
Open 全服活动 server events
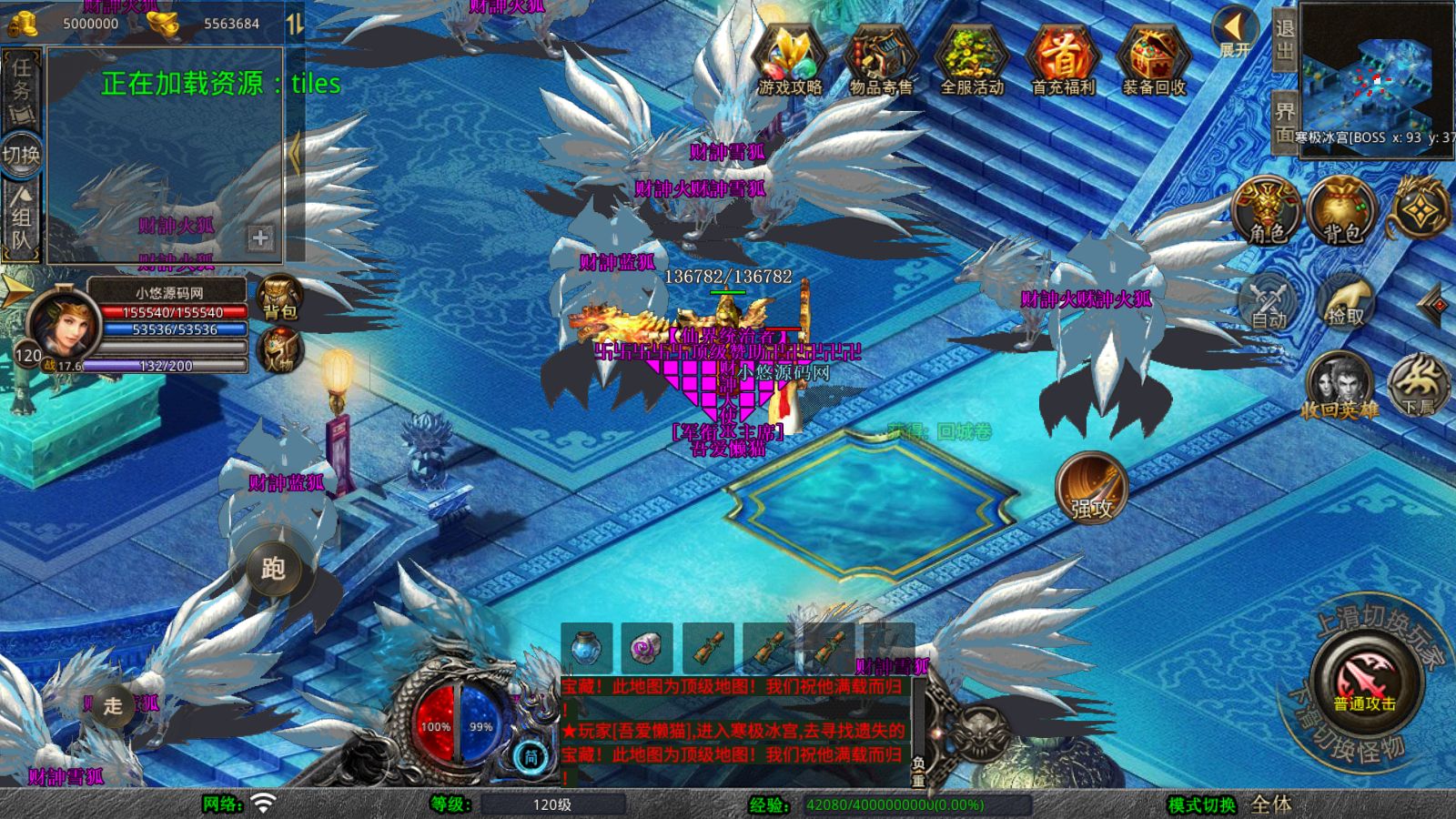pos(971,60)
